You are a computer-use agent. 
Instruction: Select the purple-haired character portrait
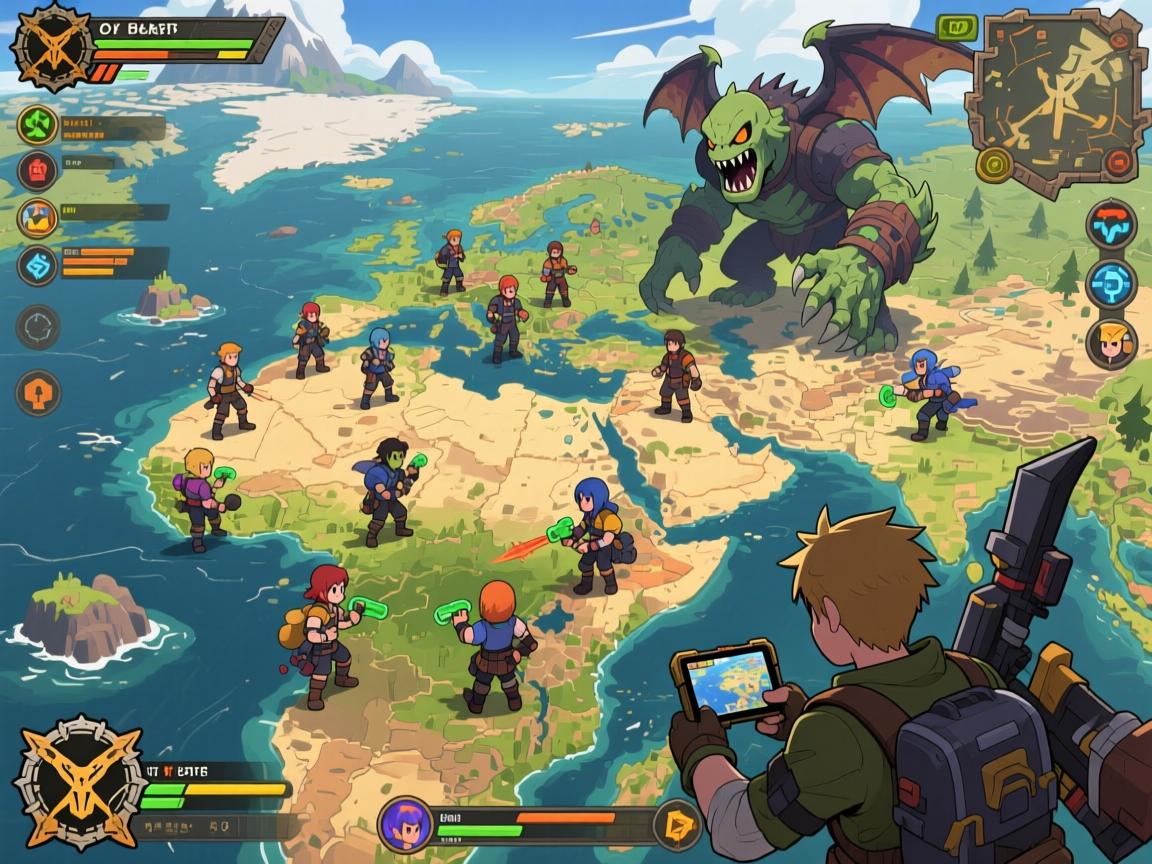pos(406,824)
